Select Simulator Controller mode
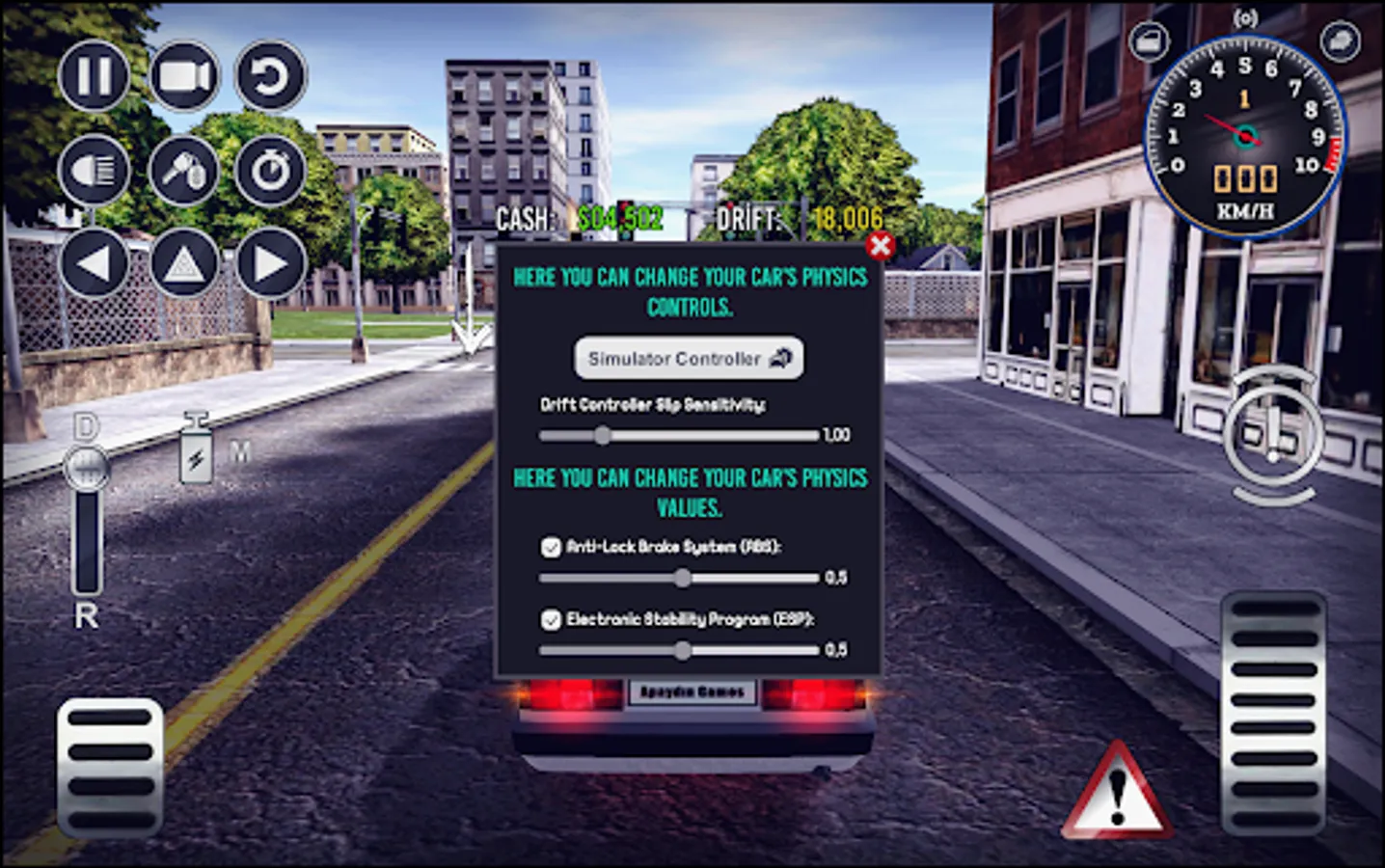This screenshot has width=1385, height=868. 687,358
